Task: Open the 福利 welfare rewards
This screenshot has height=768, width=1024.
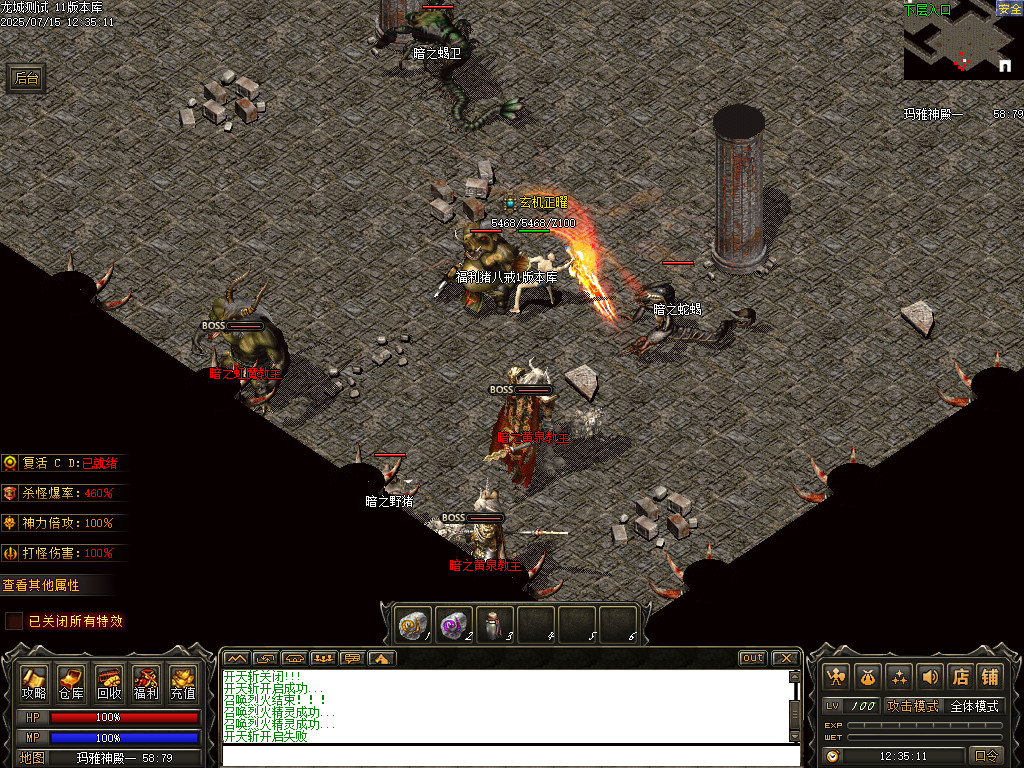Action: pos(146,682)
